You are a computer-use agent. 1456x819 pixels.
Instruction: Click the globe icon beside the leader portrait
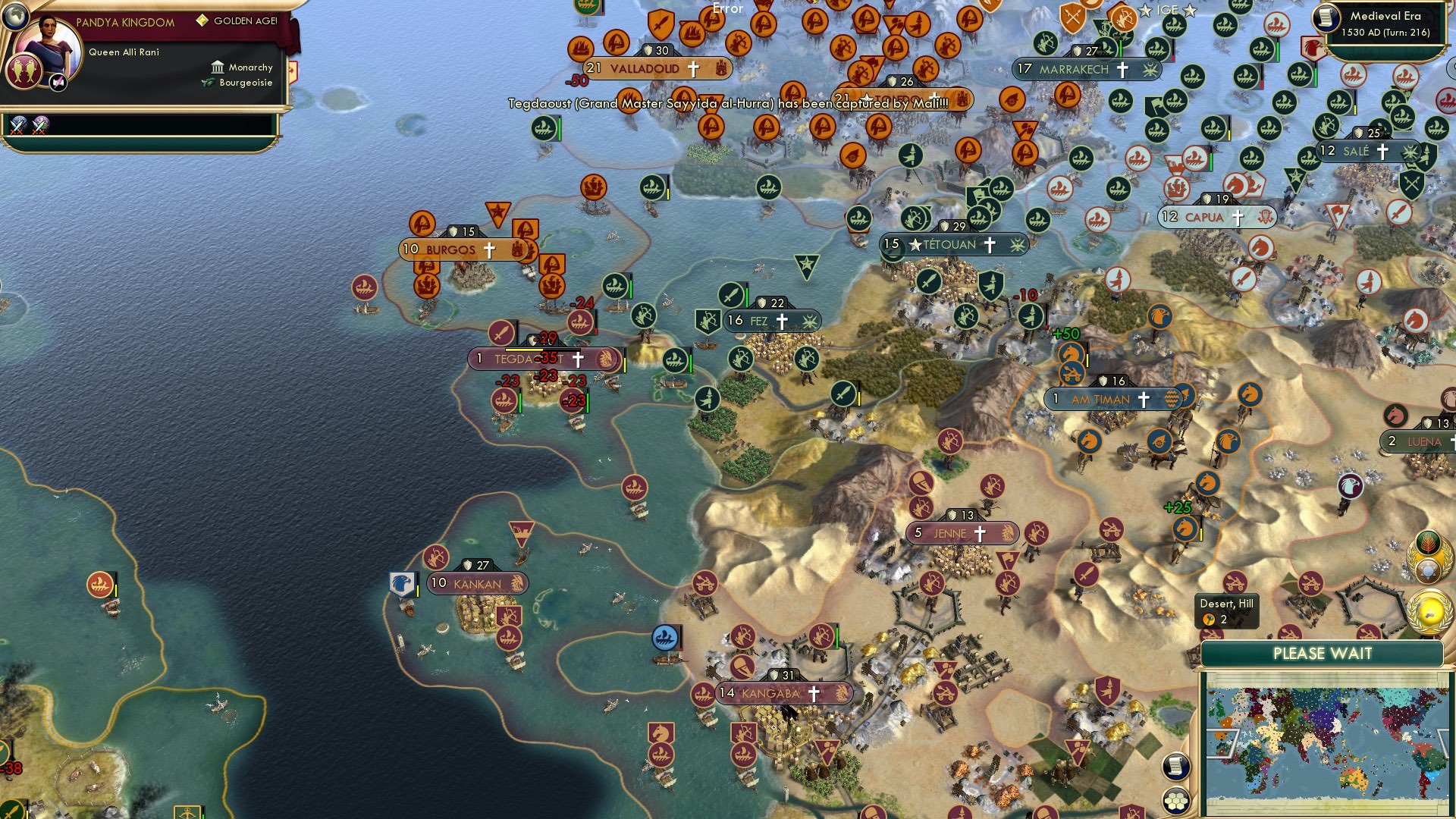[x=15, y=17]
